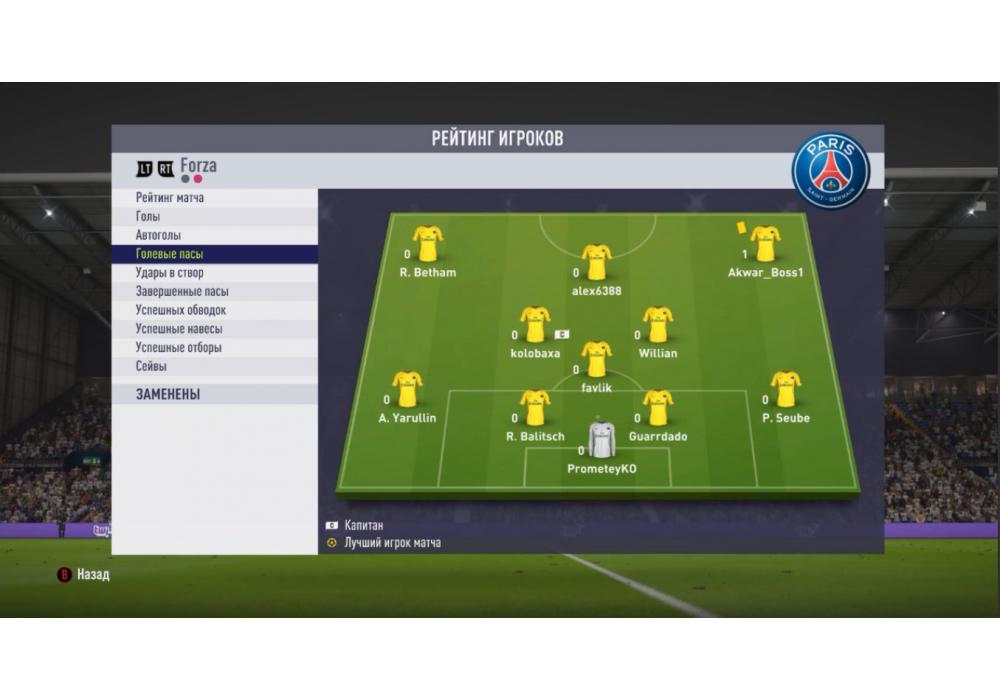Open the ЗАМЕНЕНЫ section
1000x700 pixels.
tap(168, 395)
